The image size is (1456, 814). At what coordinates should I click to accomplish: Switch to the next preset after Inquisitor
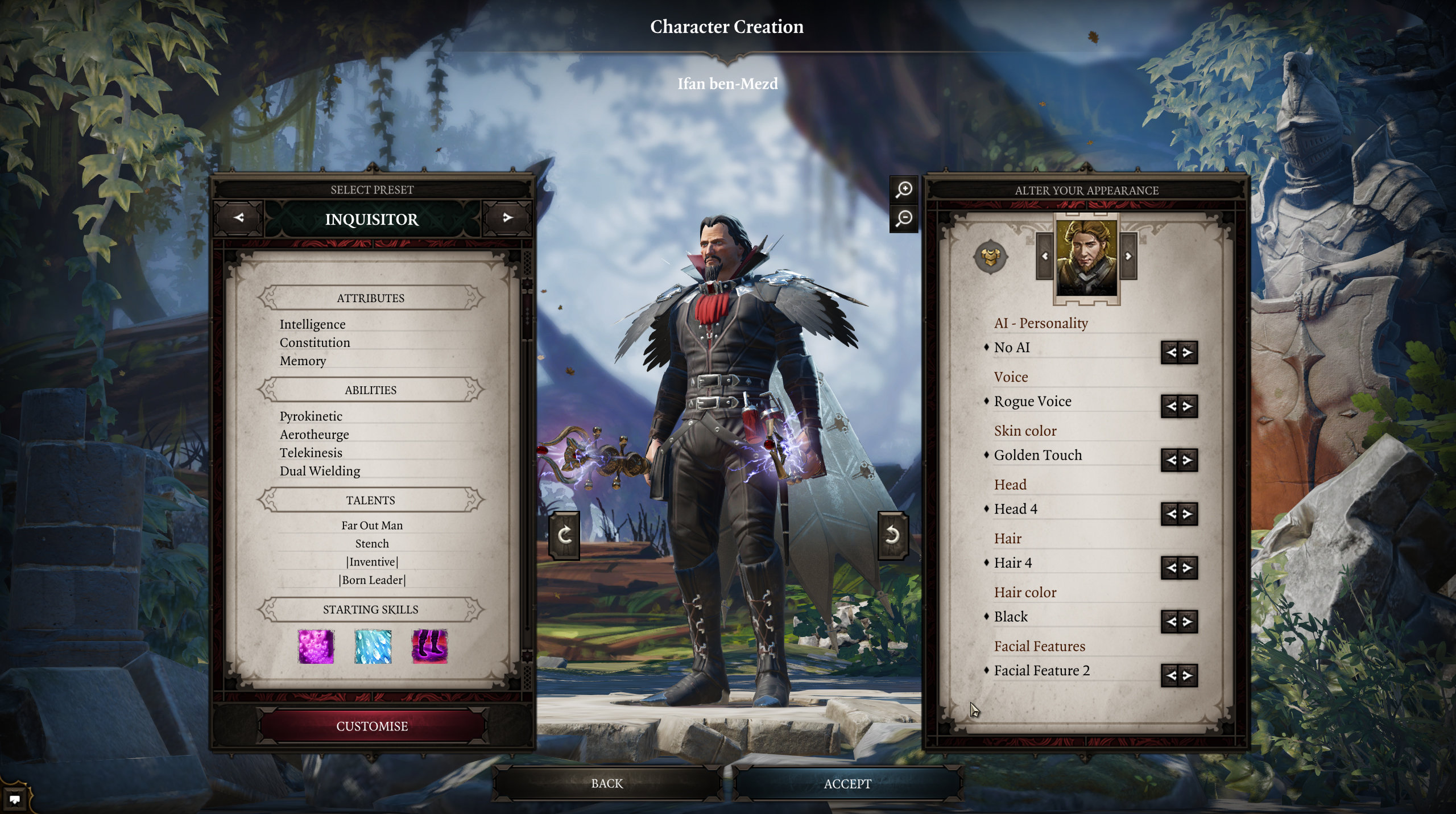tap(507, 218)
